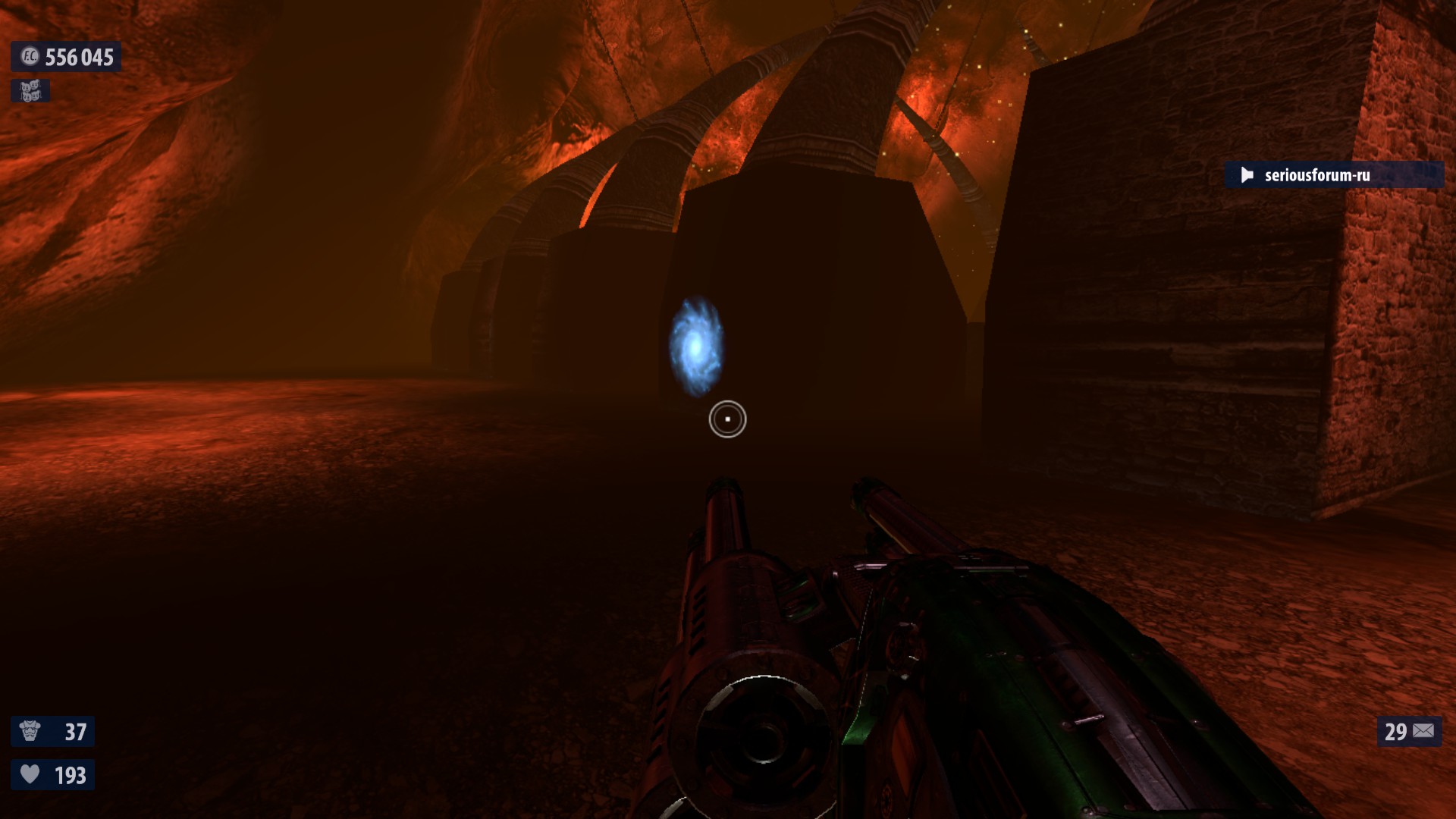This screenshot has height=819, width=1456.
Task: Open the envelope messages icon
Action: 1423,731
